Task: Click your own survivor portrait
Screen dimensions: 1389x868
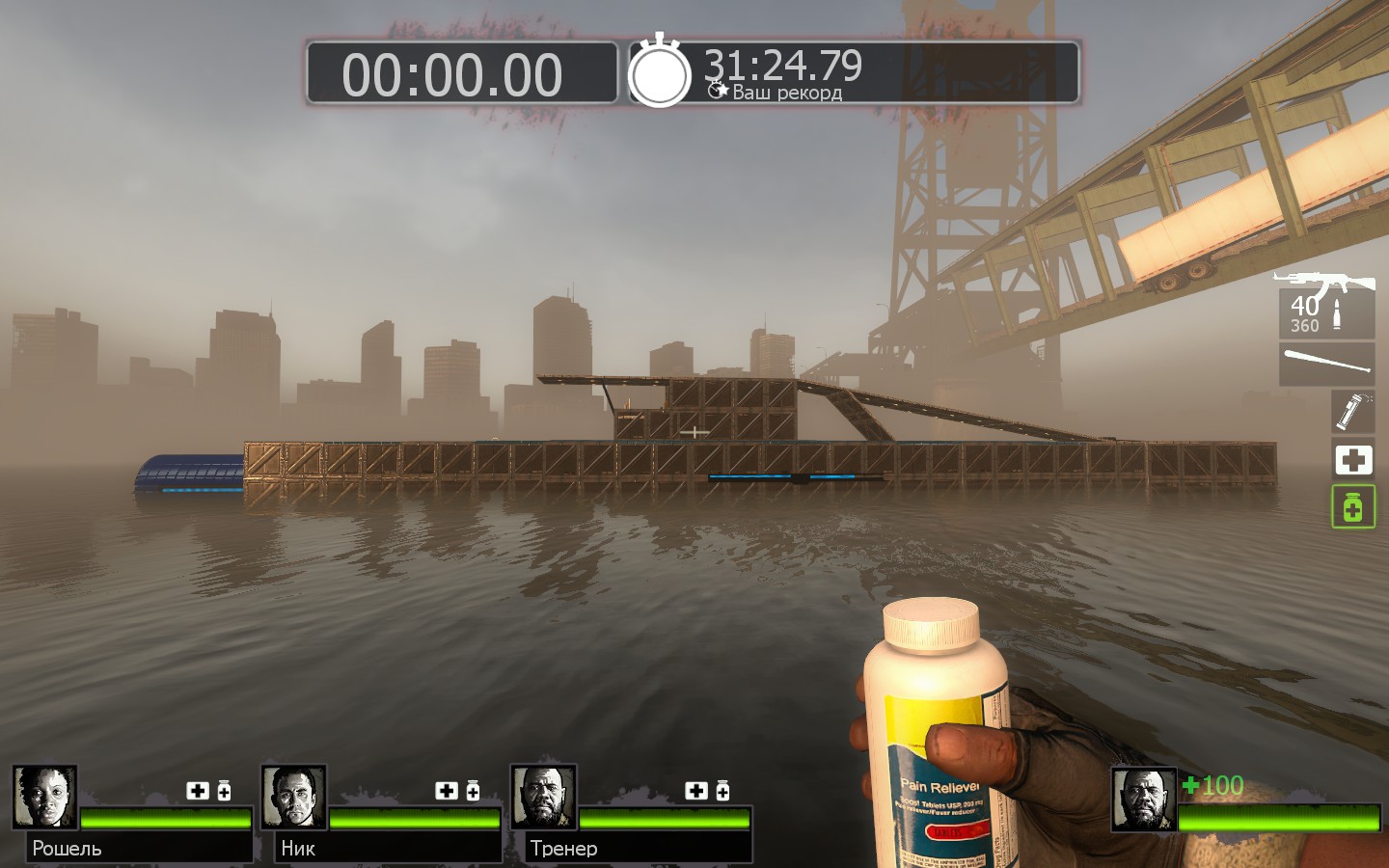Action: [x=1143, y=799]
